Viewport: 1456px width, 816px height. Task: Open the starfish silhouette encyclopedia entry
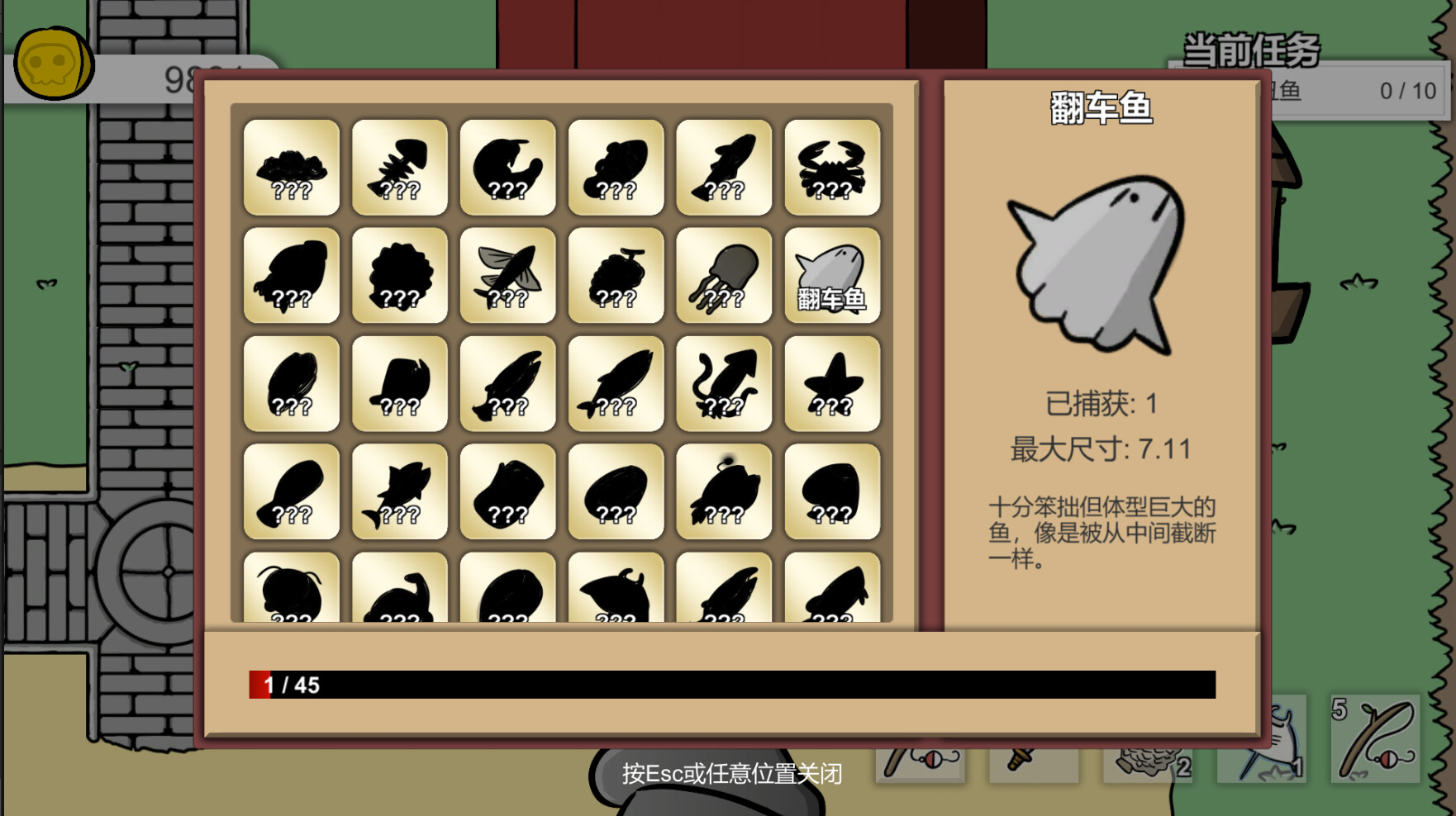point(832,384)
